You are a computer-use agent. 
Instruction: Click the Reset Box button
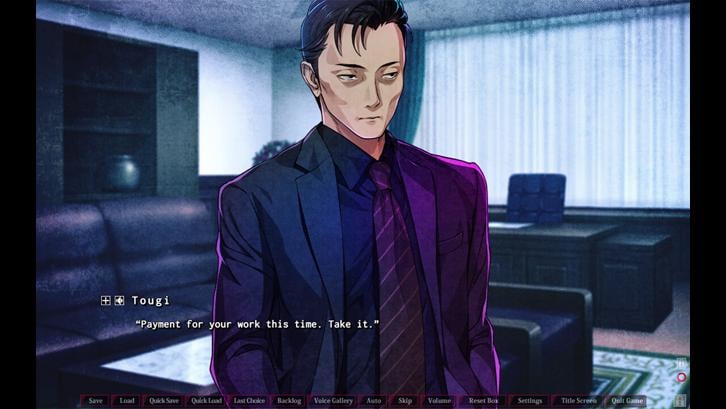tap(483, 401)
